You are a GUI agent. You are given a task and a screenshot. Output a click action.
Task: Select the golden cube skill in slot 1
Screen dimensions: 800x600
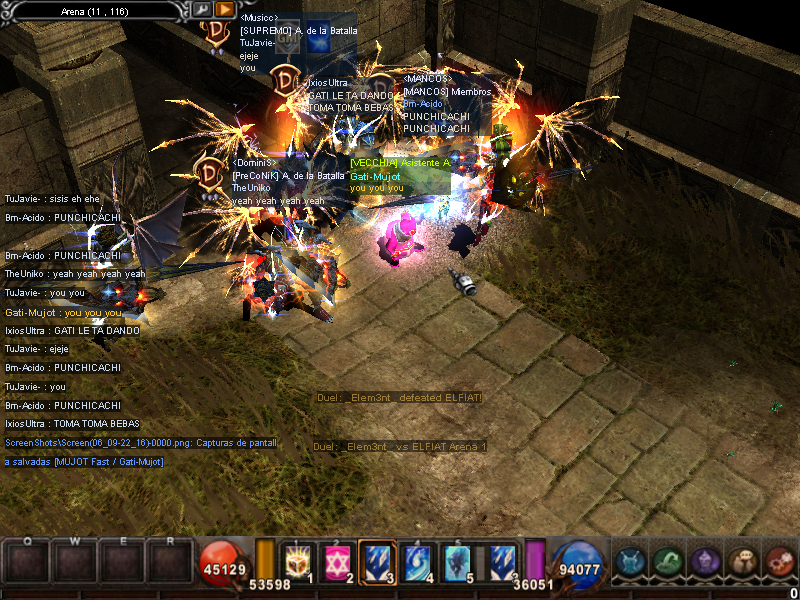tap(299, 561)
